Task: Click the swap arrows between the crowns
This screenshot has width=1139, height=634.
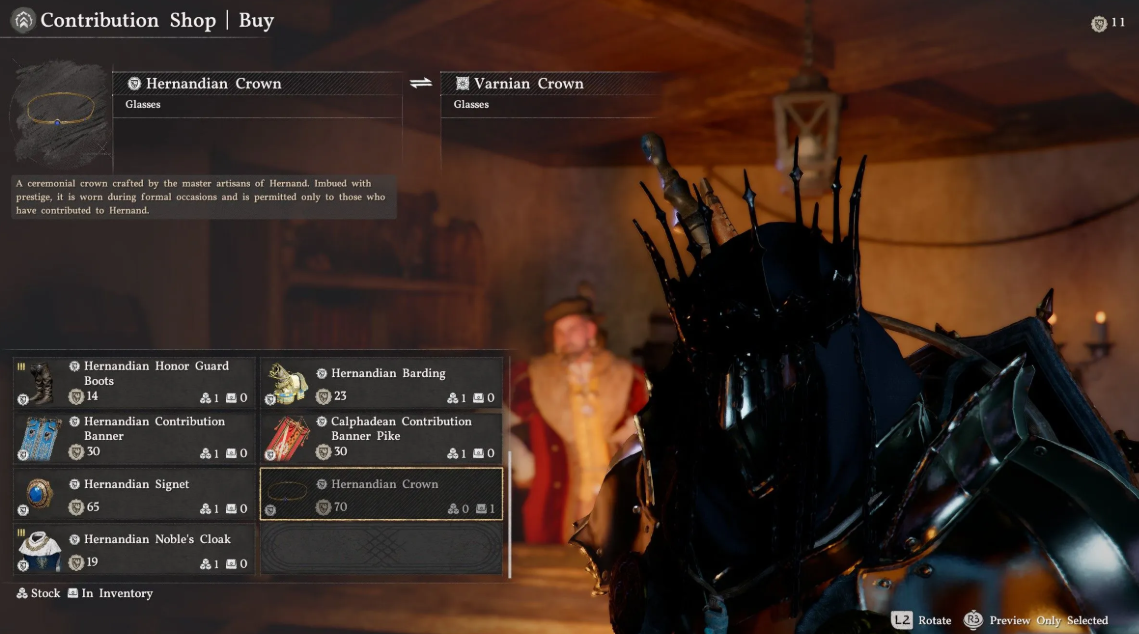Action: coord(421,83)
